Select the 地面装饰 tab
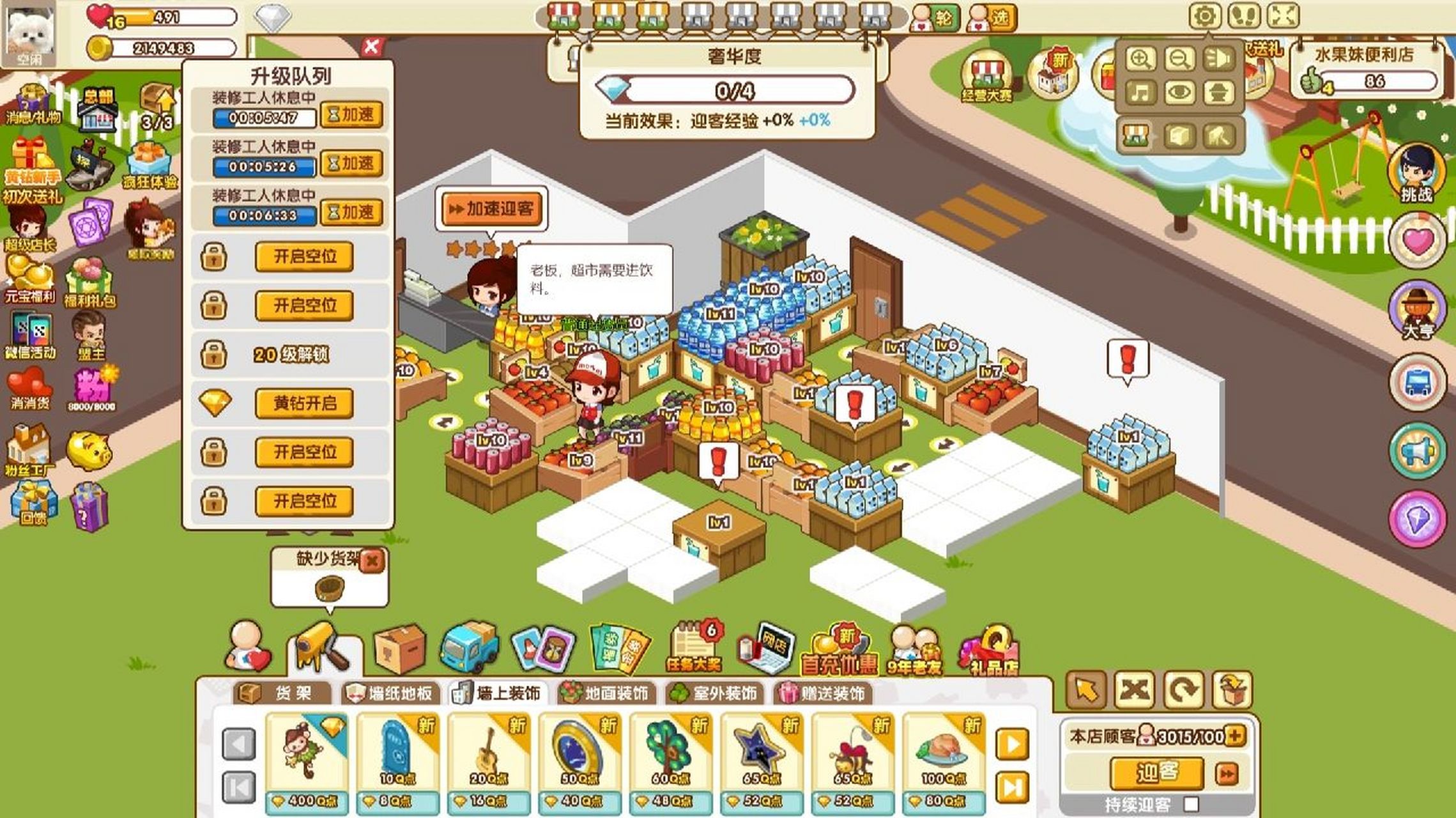Viewport: 1456px width, 818px height. pyautogui.click(x=605, y=693)
